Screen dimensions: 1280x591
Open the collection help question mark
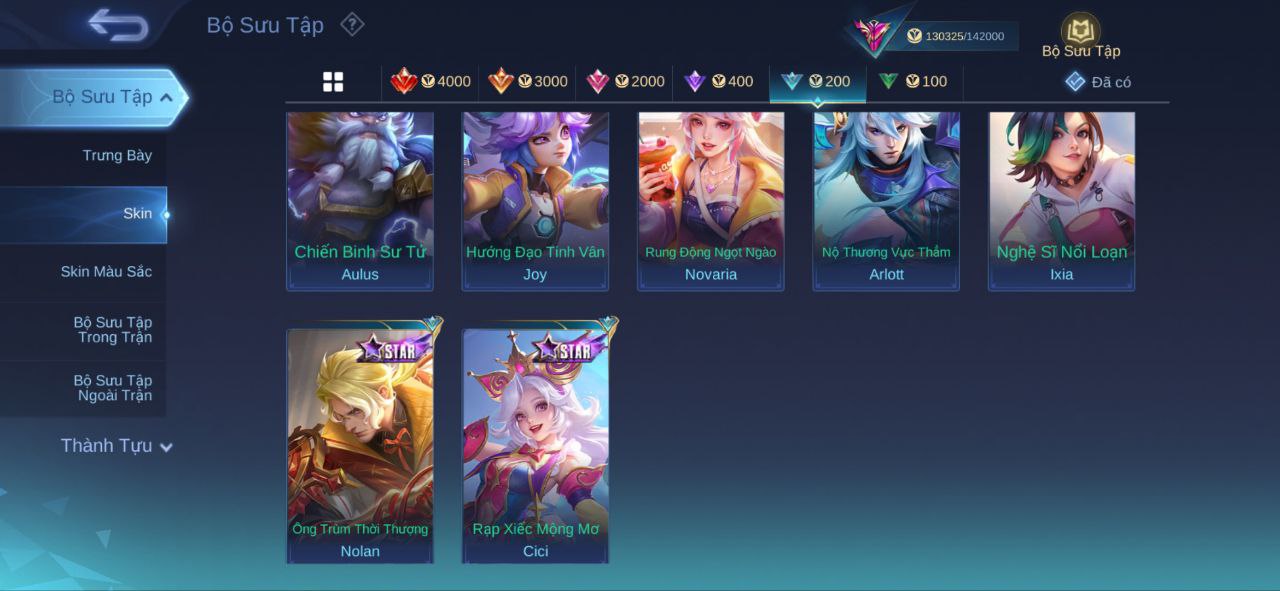pos(352,24)
